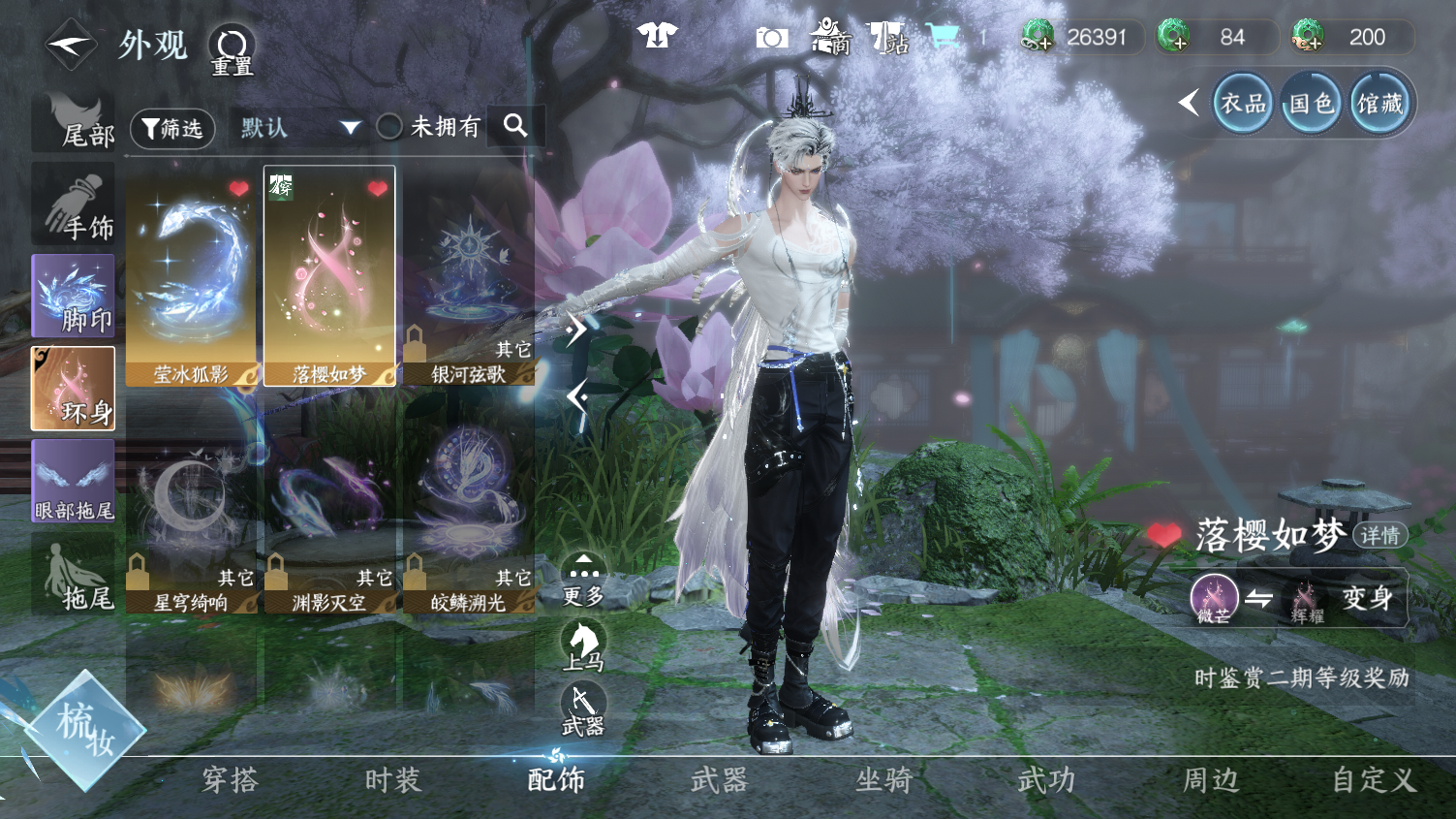Open the 馆藏 collection
1456x819 pixels.
[1379, 104]
